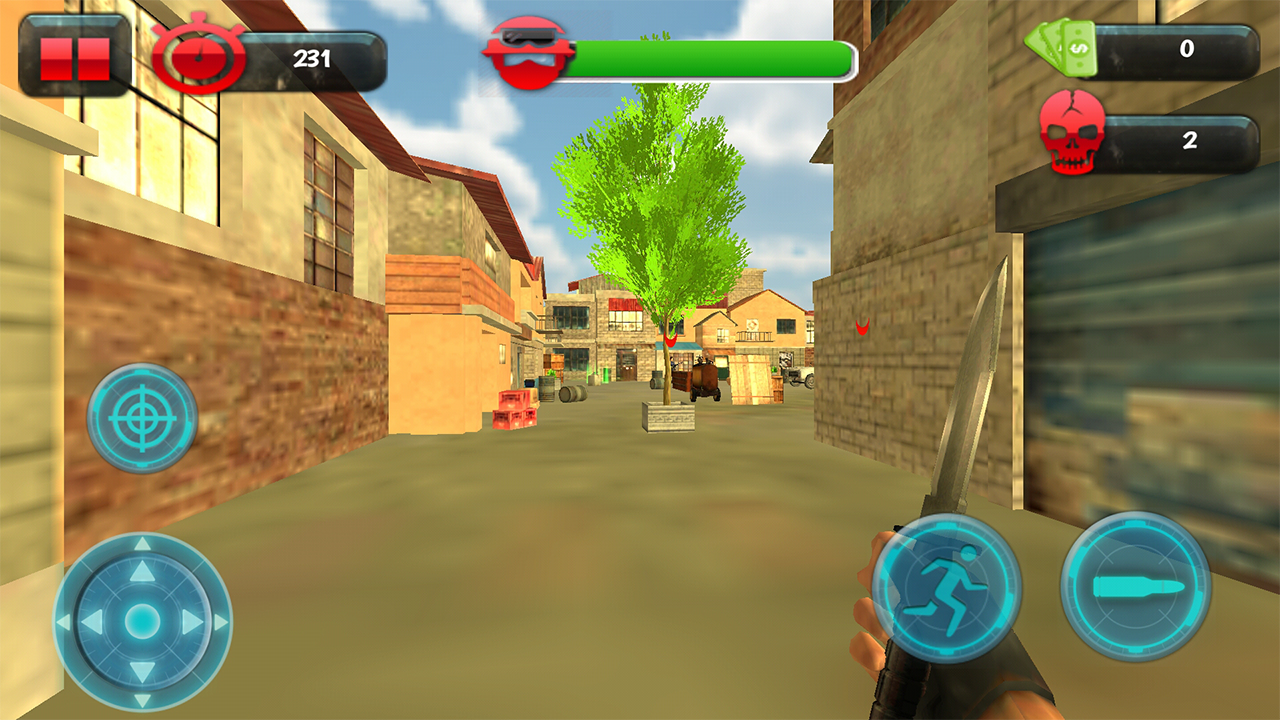Click the green health bar

coord(710,57)
